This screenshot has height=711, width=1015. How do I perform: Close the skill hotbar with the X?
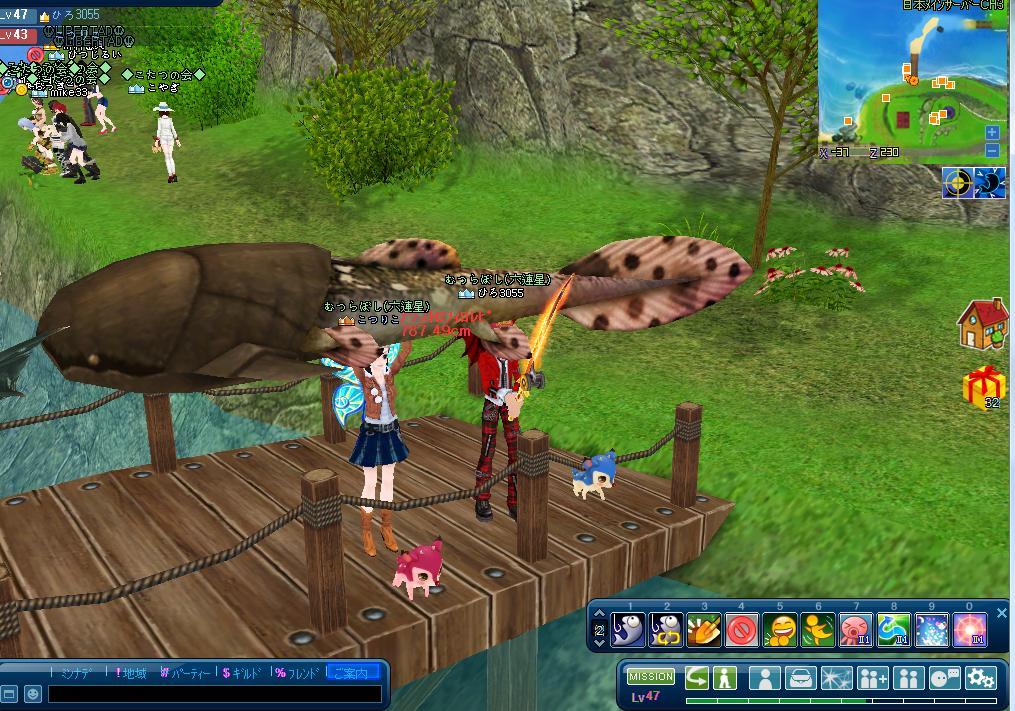1002,613
